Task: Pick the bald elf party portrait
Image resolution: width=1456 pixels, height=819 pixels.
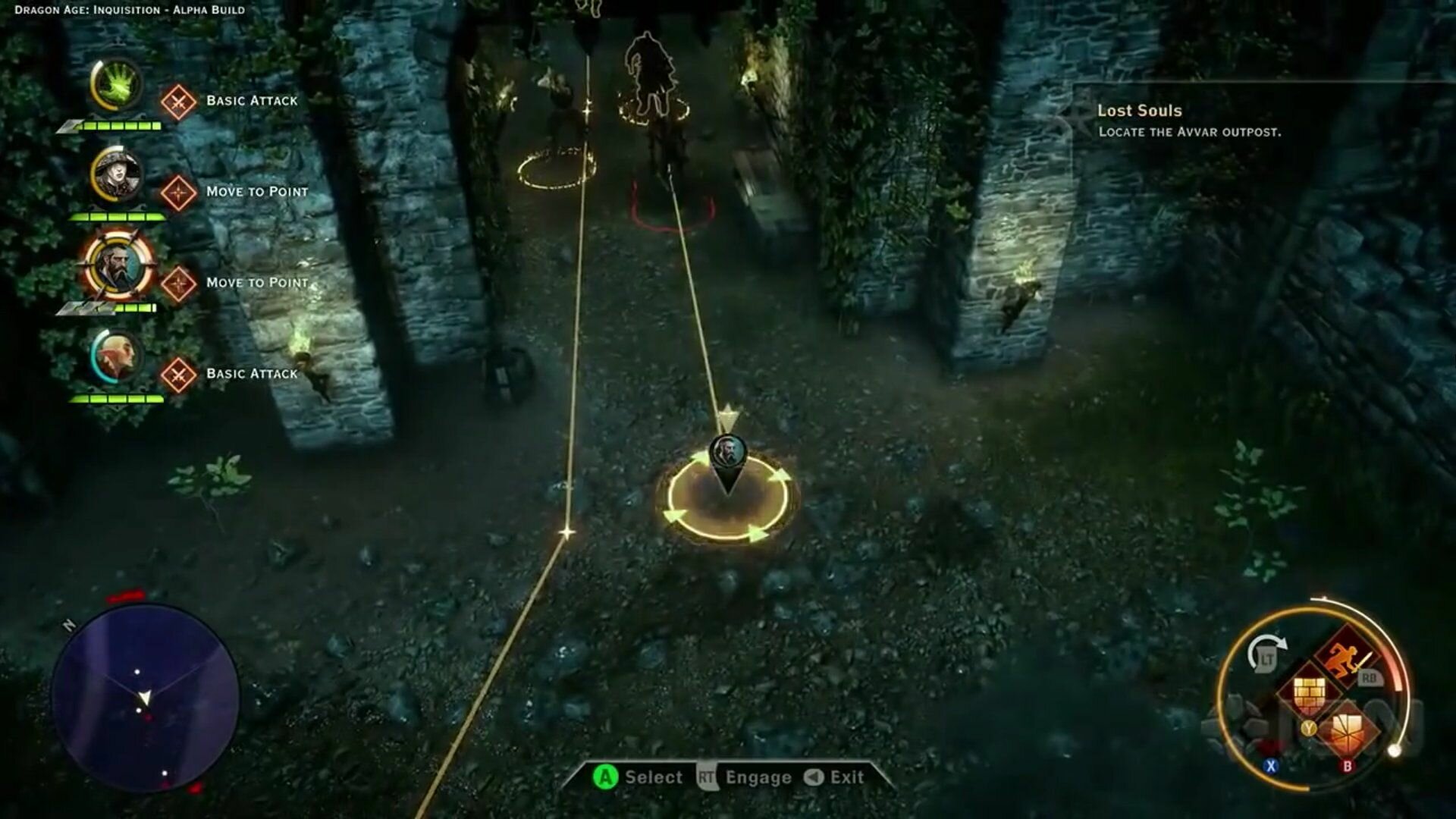Action: (x=117, y=356)
